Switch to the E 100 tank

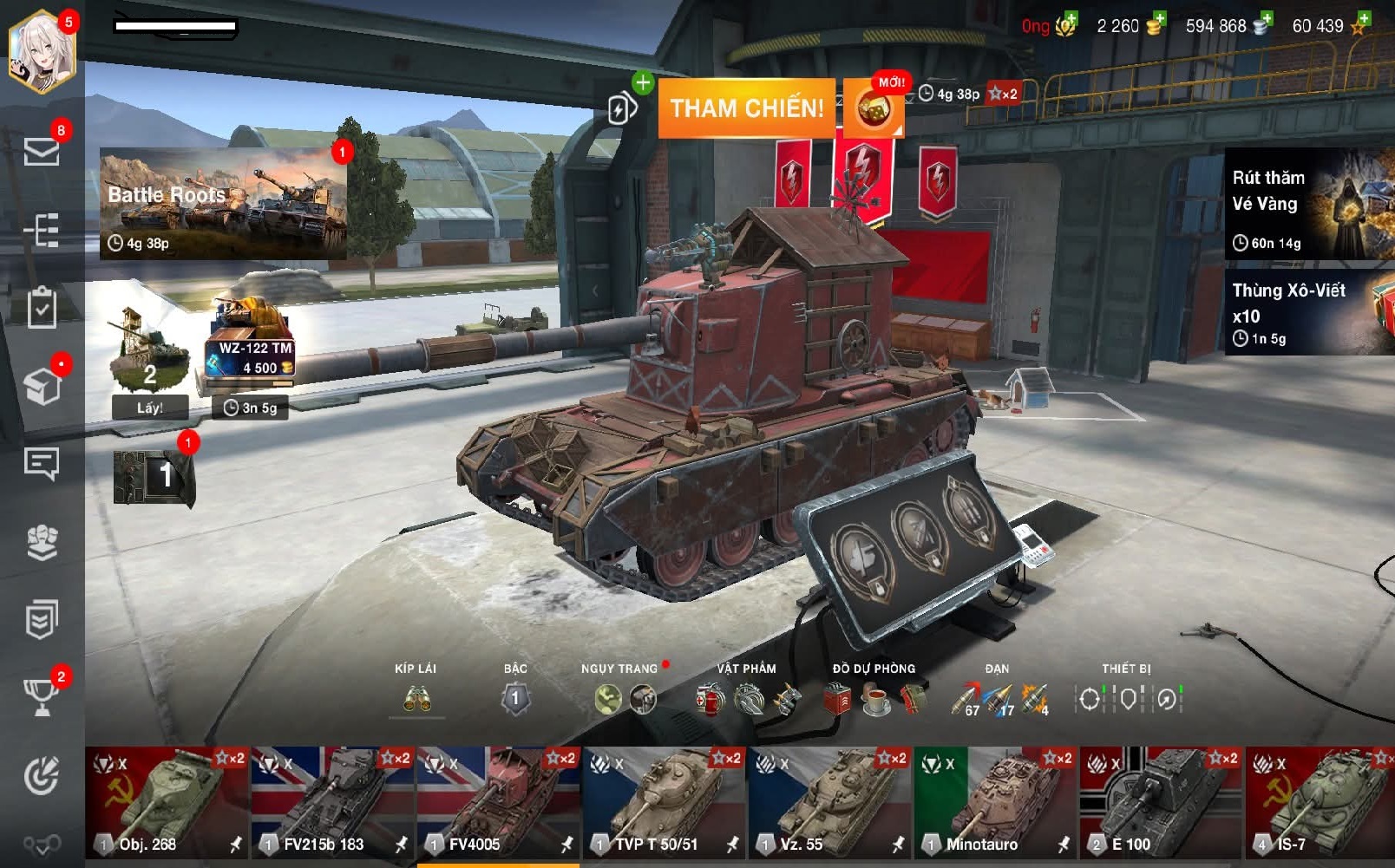1161,802
